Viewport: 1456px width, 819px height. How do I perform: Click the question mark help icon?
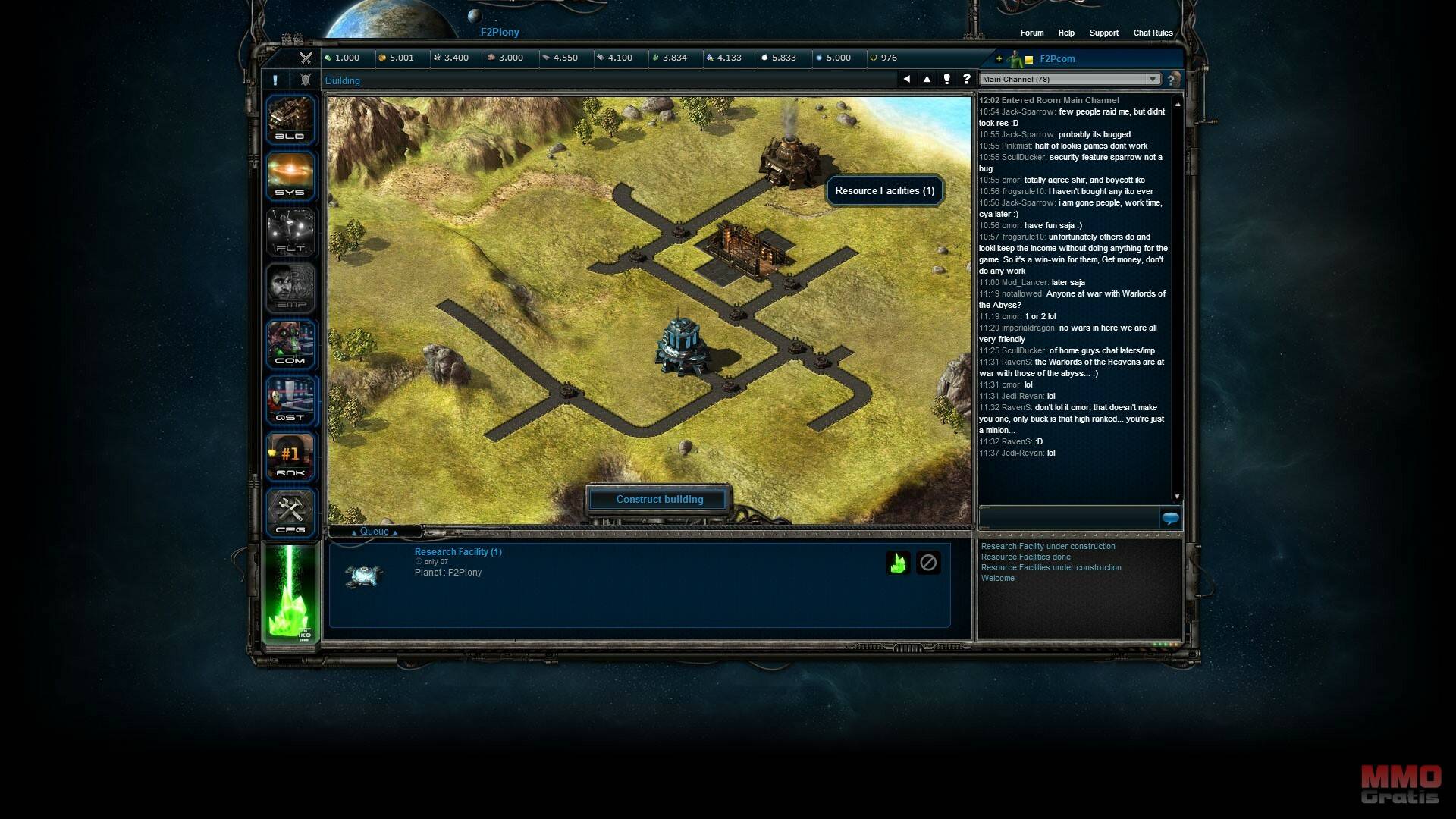[966, 79]
